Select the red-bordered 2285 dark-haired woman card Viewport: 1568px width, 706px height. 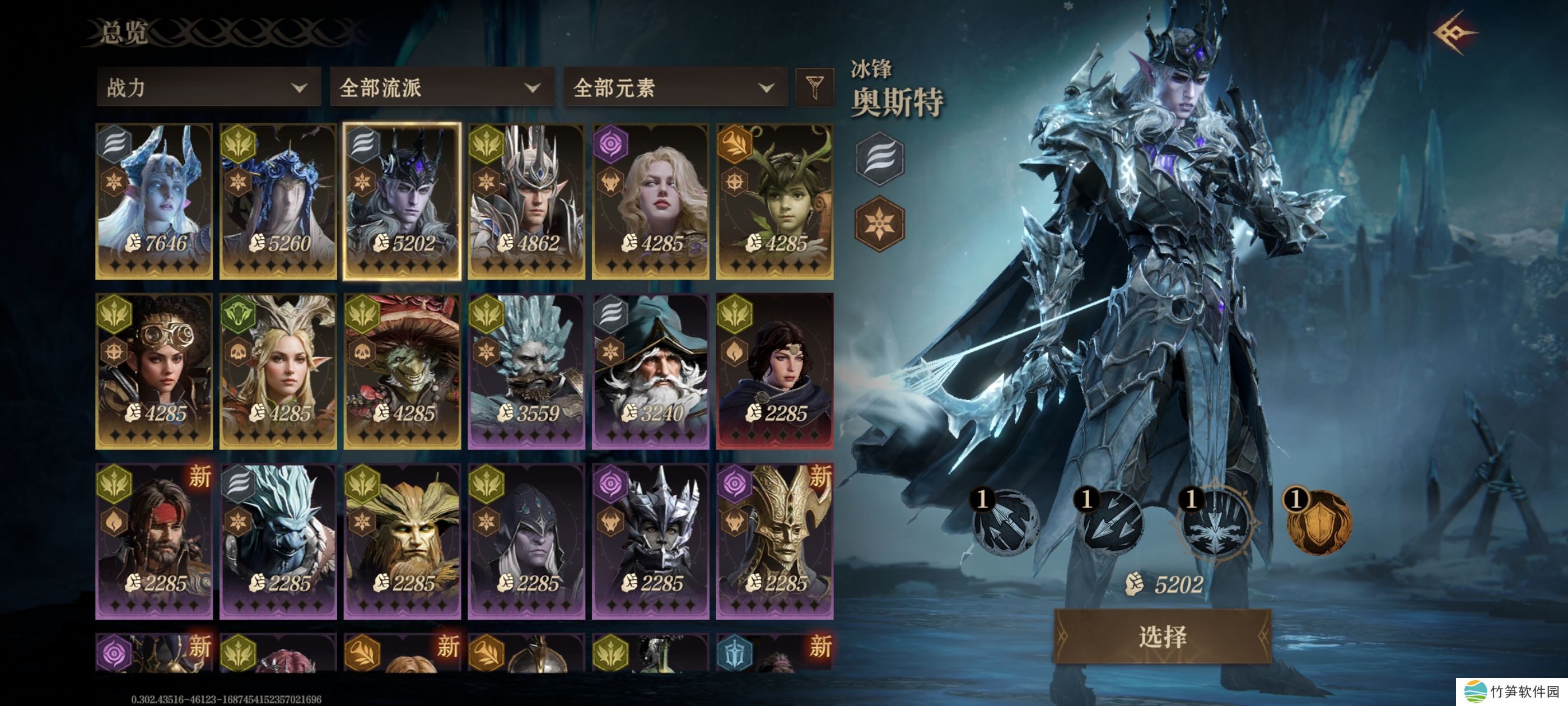[x=774, y=371]
